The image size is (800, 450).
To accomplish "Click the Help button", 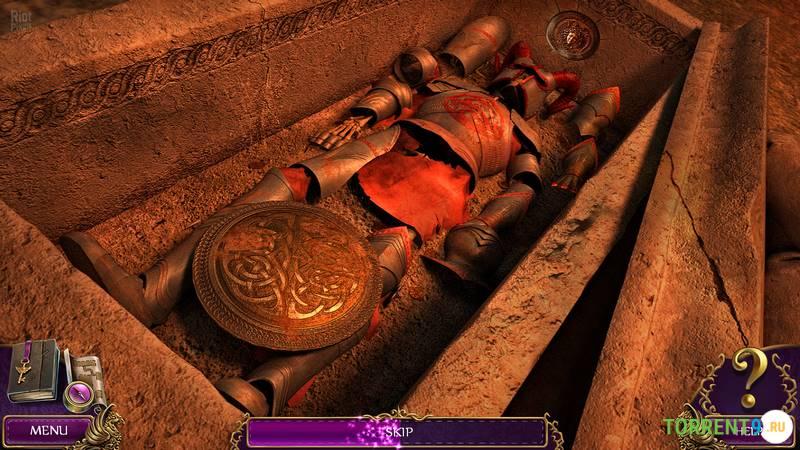I will point(748,432).
